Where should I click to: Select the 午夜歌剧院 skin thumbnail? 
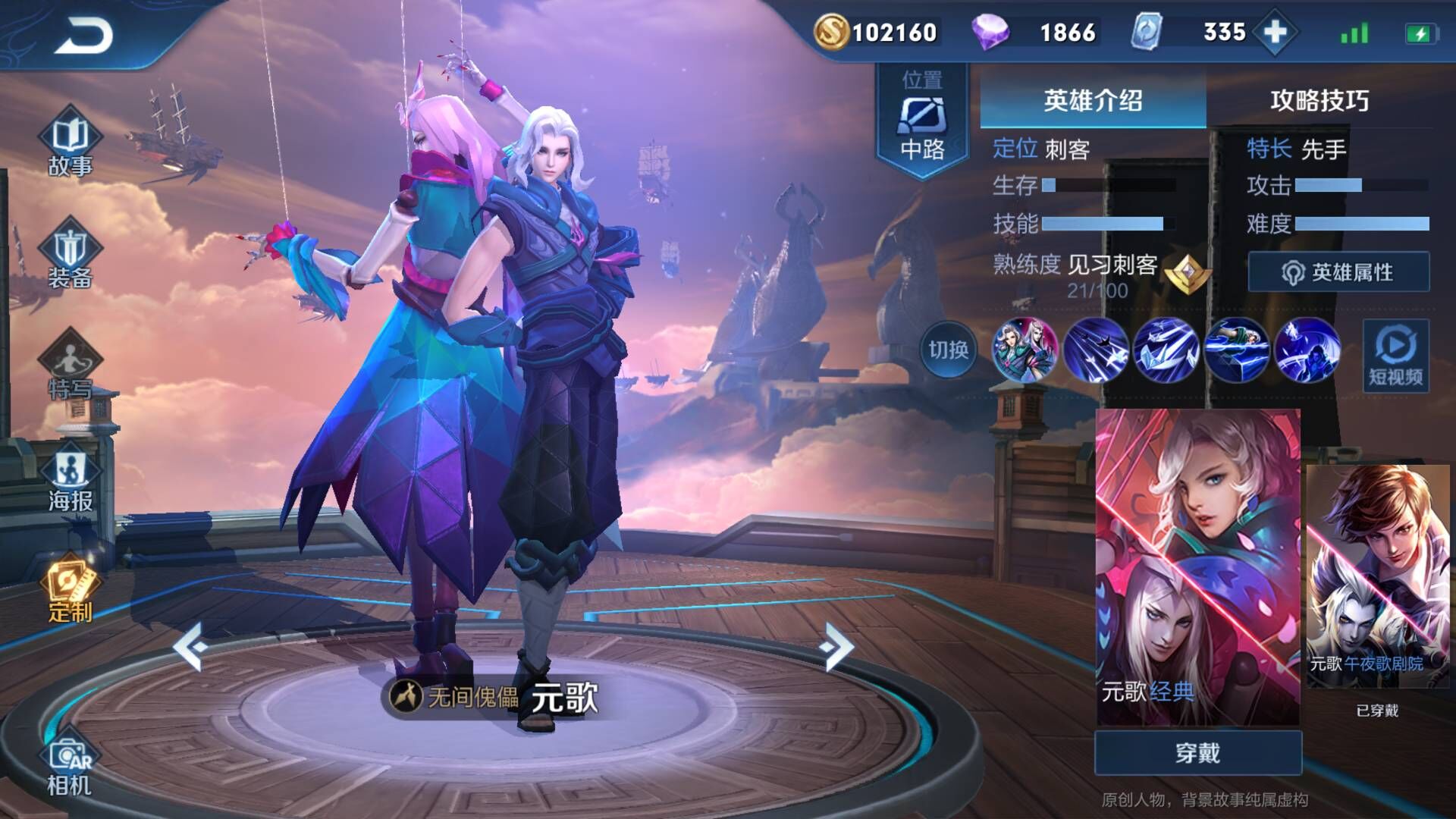(1377, 576)
